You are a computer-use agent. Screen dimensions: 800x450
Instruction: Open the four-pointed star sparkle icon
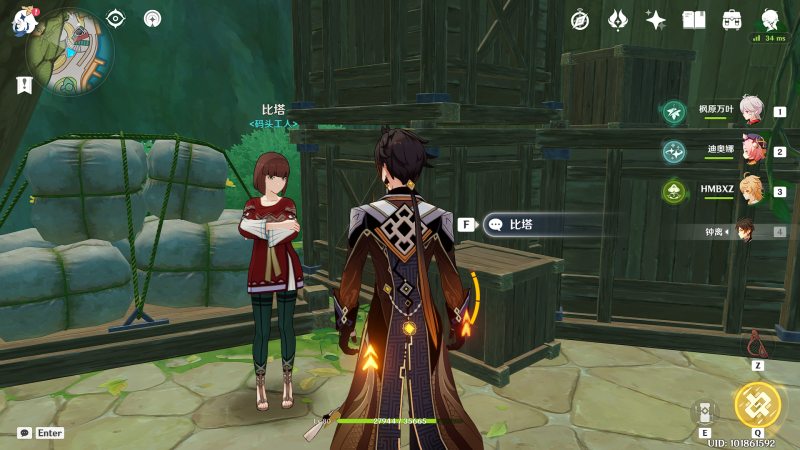coord(656,20)
